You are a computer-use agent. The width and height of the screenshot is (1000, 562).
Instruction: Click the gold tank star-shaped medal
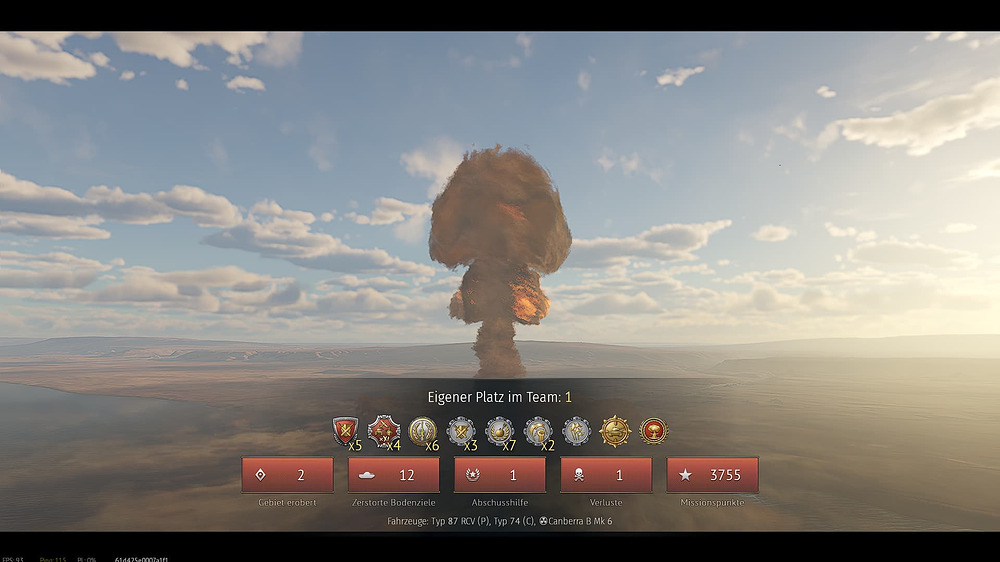pyautogui.click(x=615, y=431)
